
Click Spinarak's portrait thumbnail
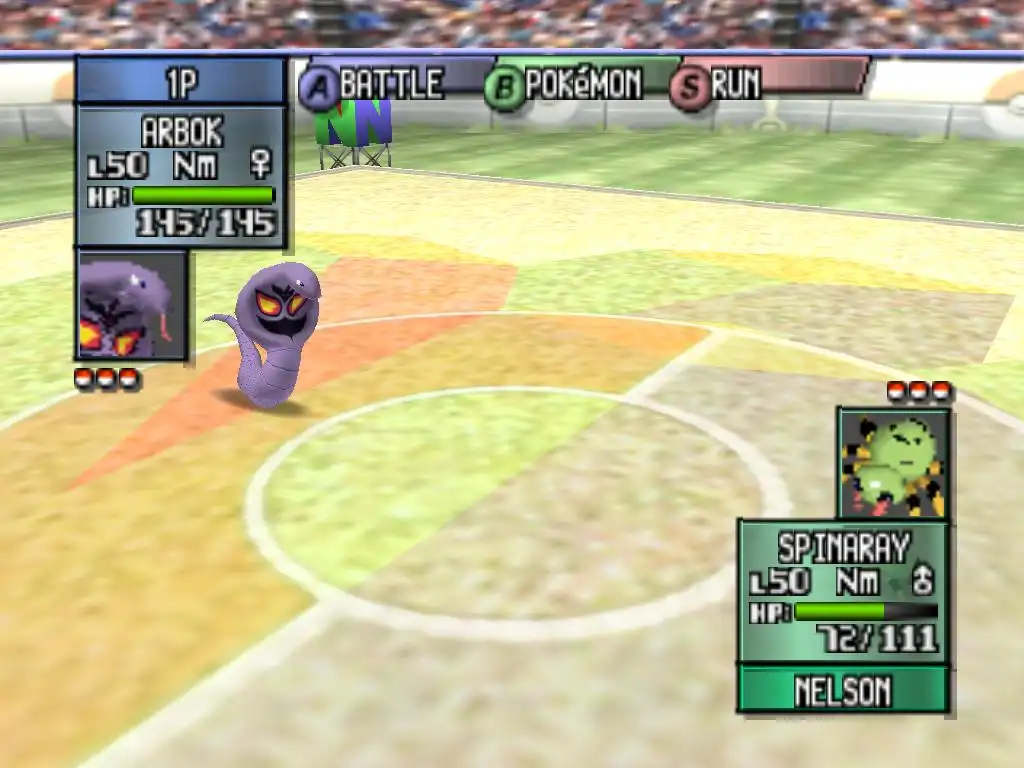893,462
